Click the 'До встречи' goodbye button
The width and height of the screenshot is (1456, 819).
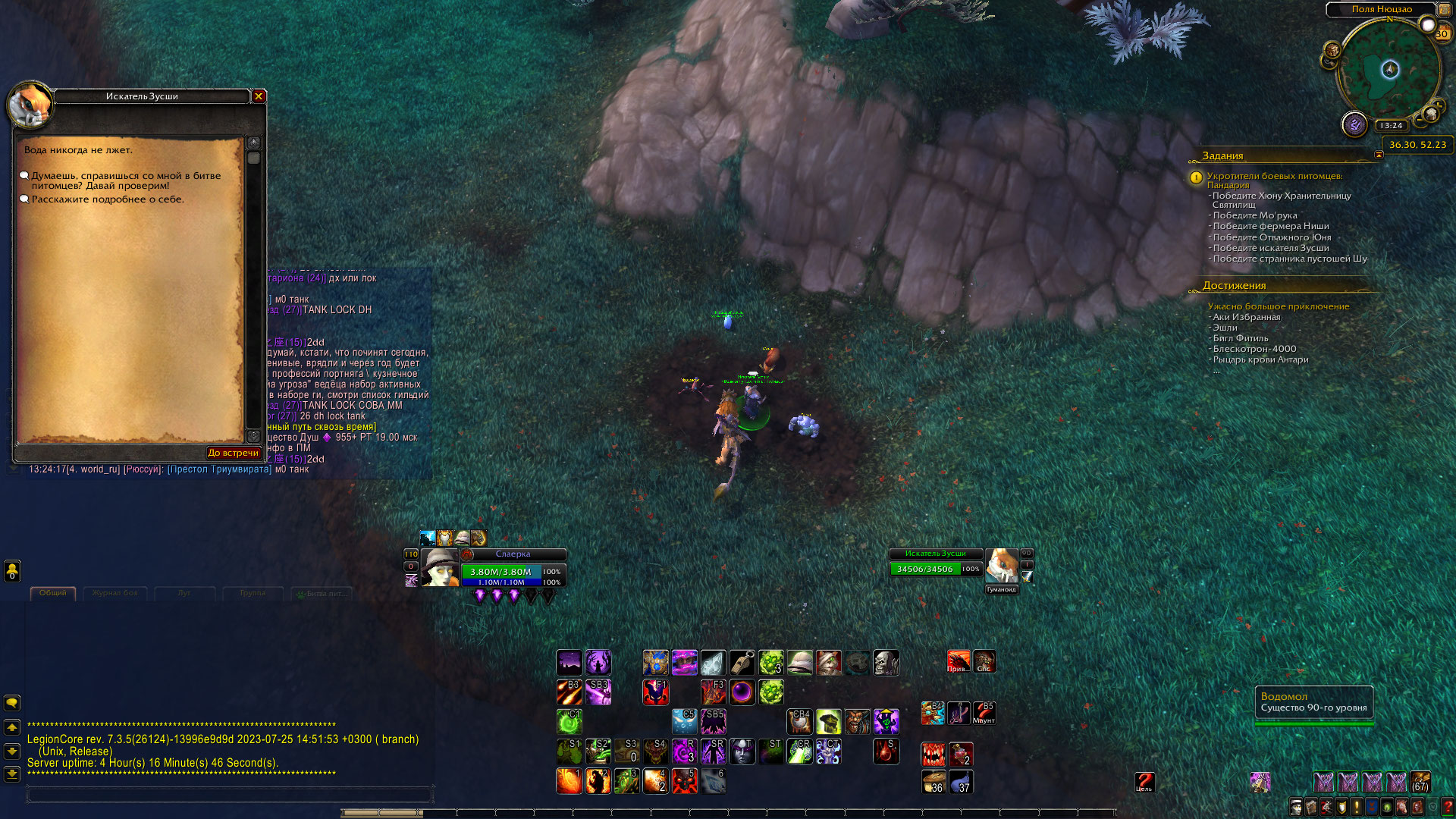pyautogui.click(x=234, y=453)
